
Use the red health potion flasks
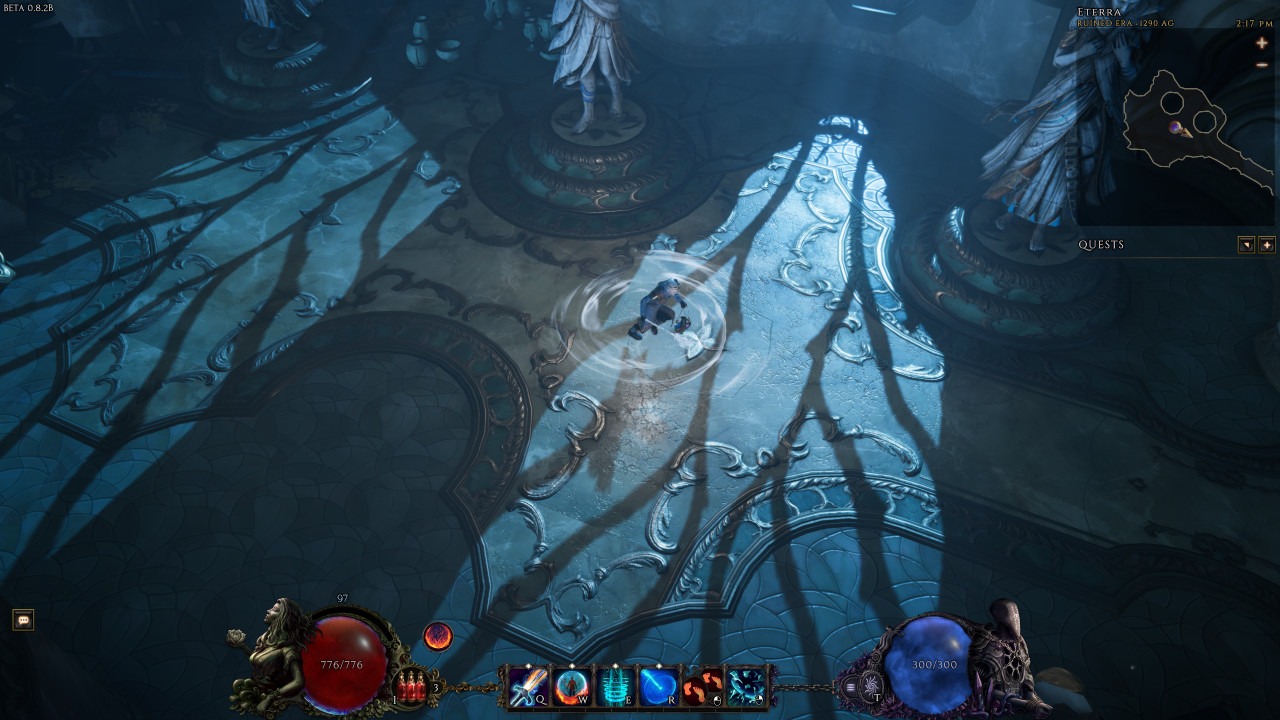click(410, 687)
